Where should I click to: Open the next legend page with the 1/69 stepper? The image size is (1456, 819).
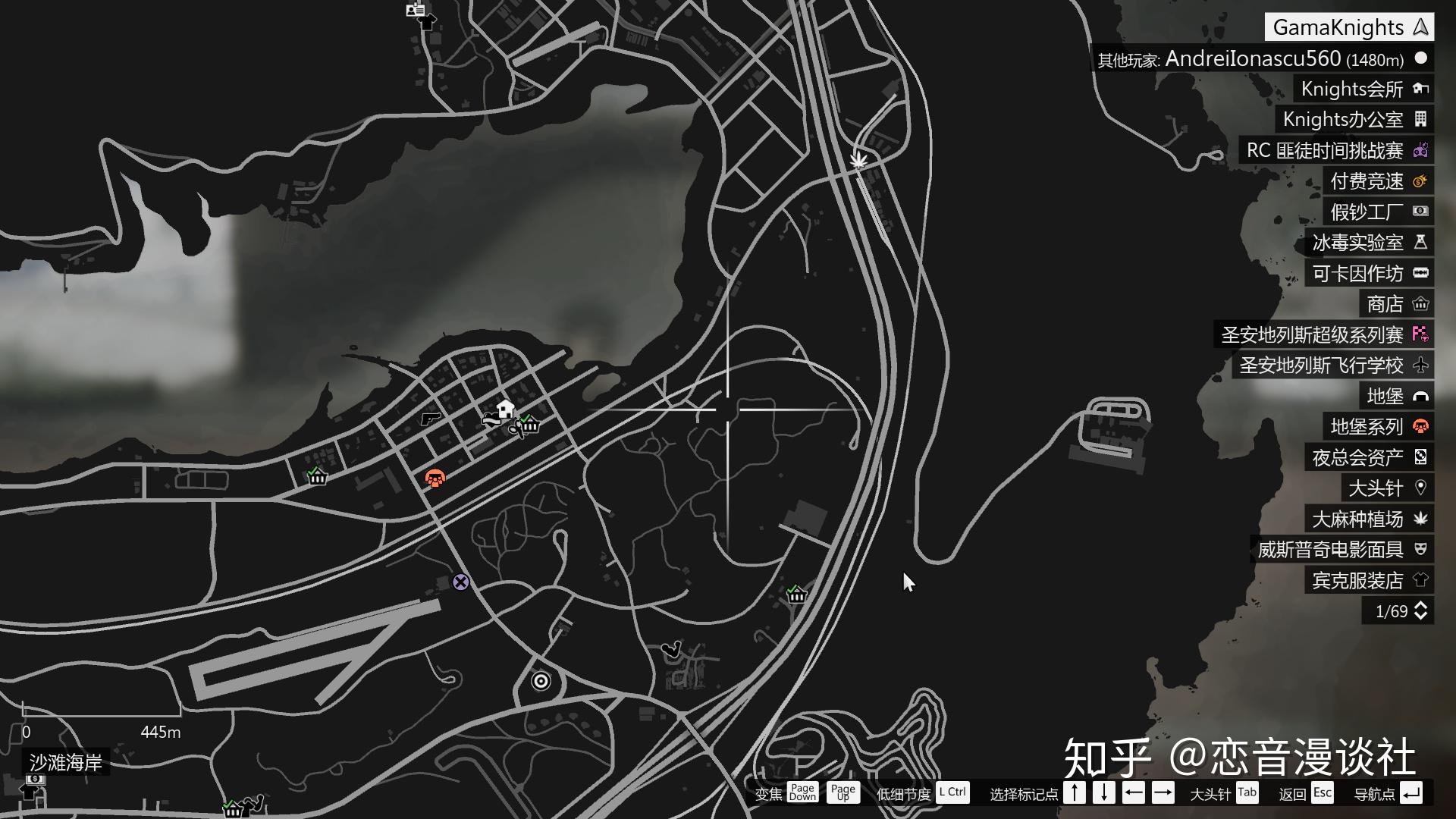1422,610
